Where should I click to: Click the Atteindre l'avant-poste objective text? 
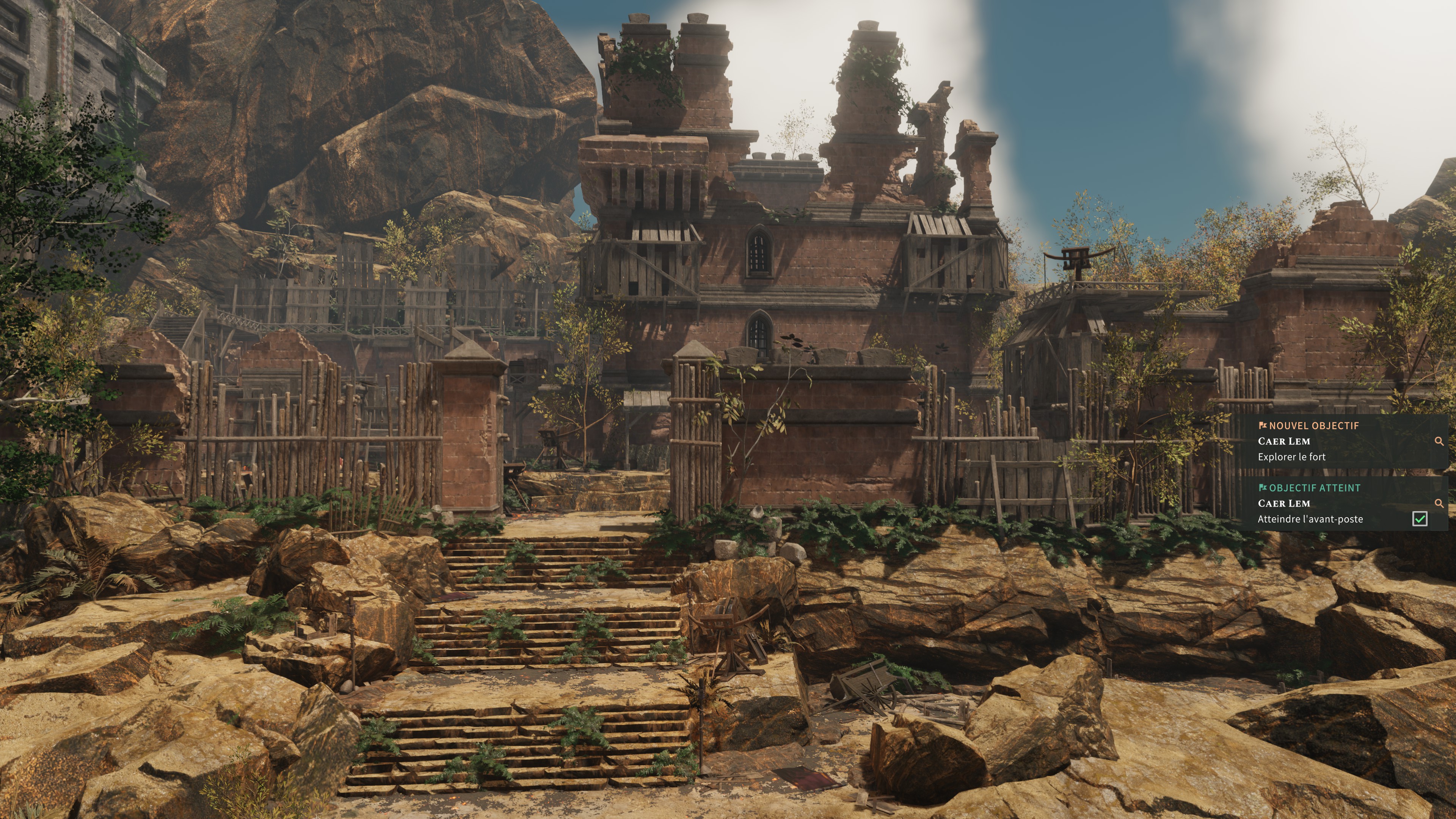point(1311,518)
